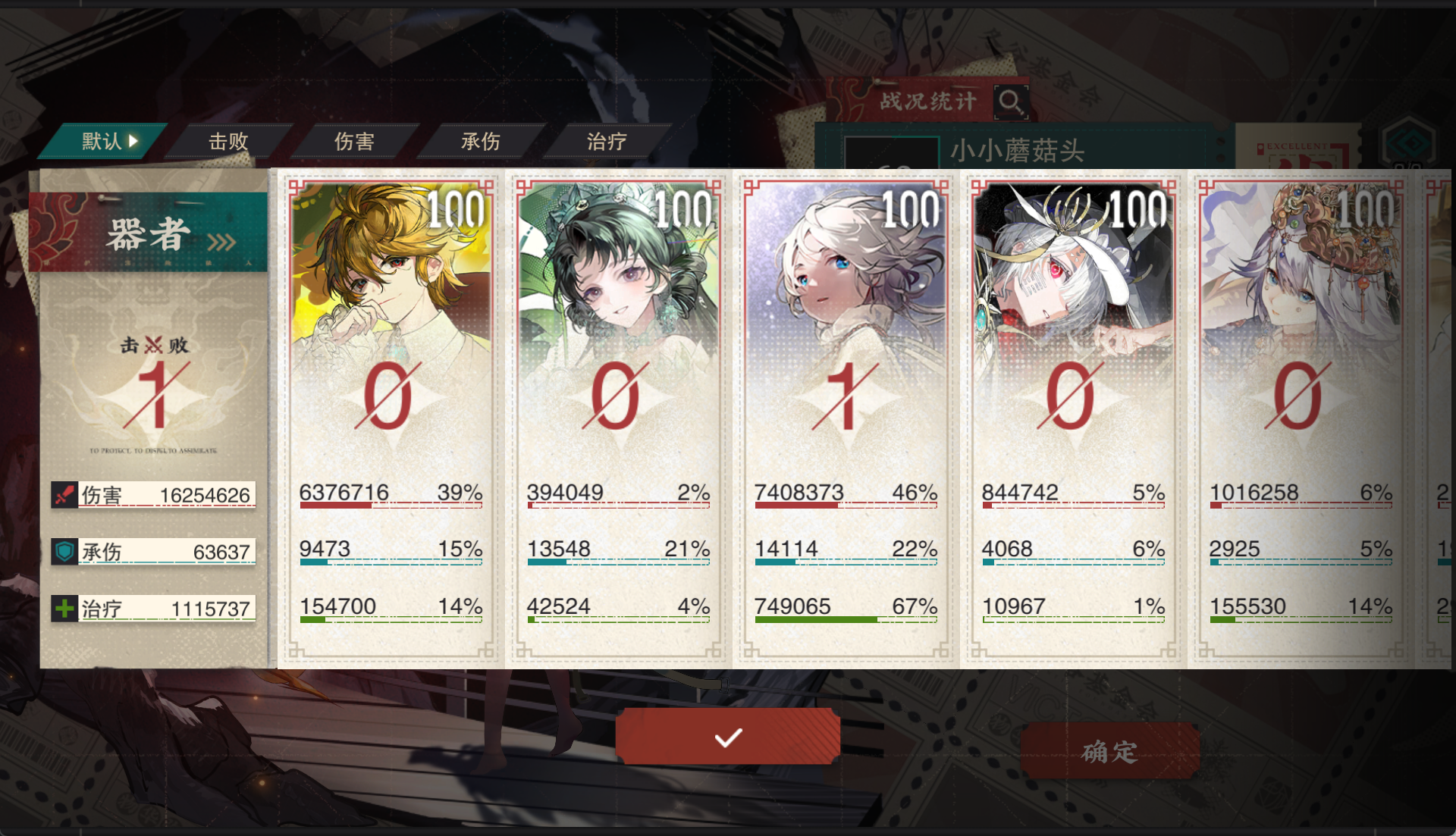Click the green cross healing icon beside 治疗
Viewport: 1456px width, 836px height.
coord(65,608)
